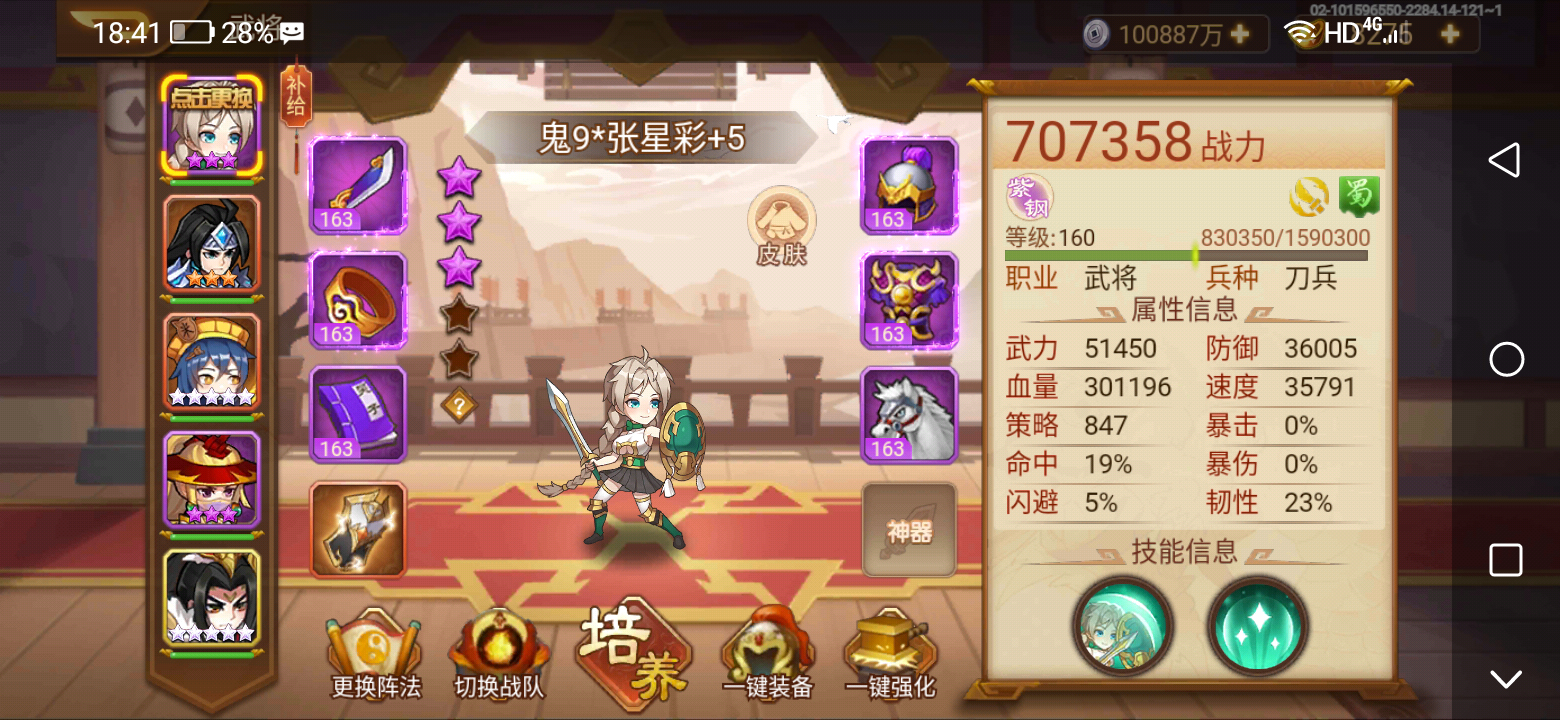
Task: Select the level 163 weapon slot
Action: tap(357, 186)
